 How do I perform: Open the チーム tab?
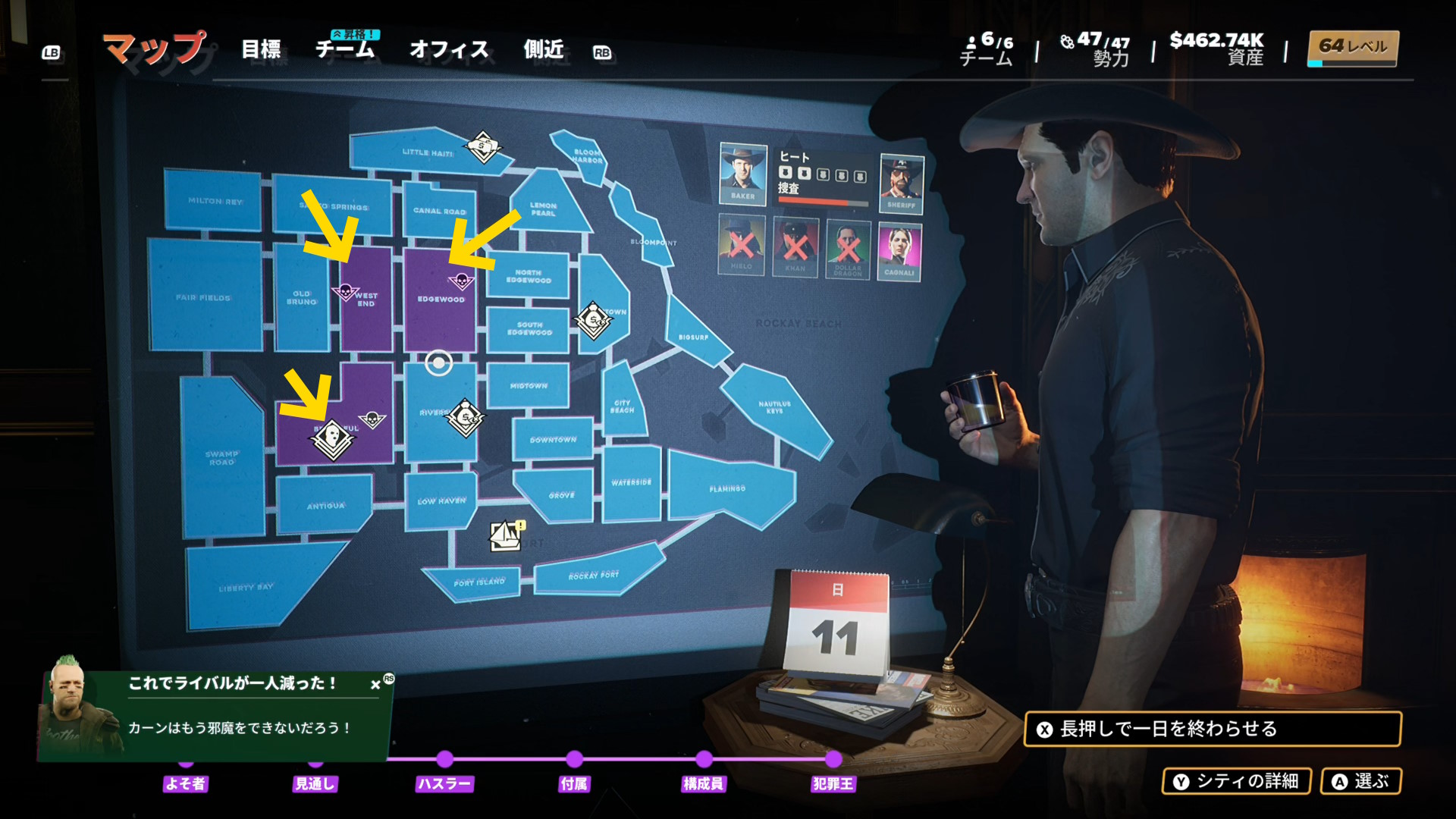click(x=345, y=50)
